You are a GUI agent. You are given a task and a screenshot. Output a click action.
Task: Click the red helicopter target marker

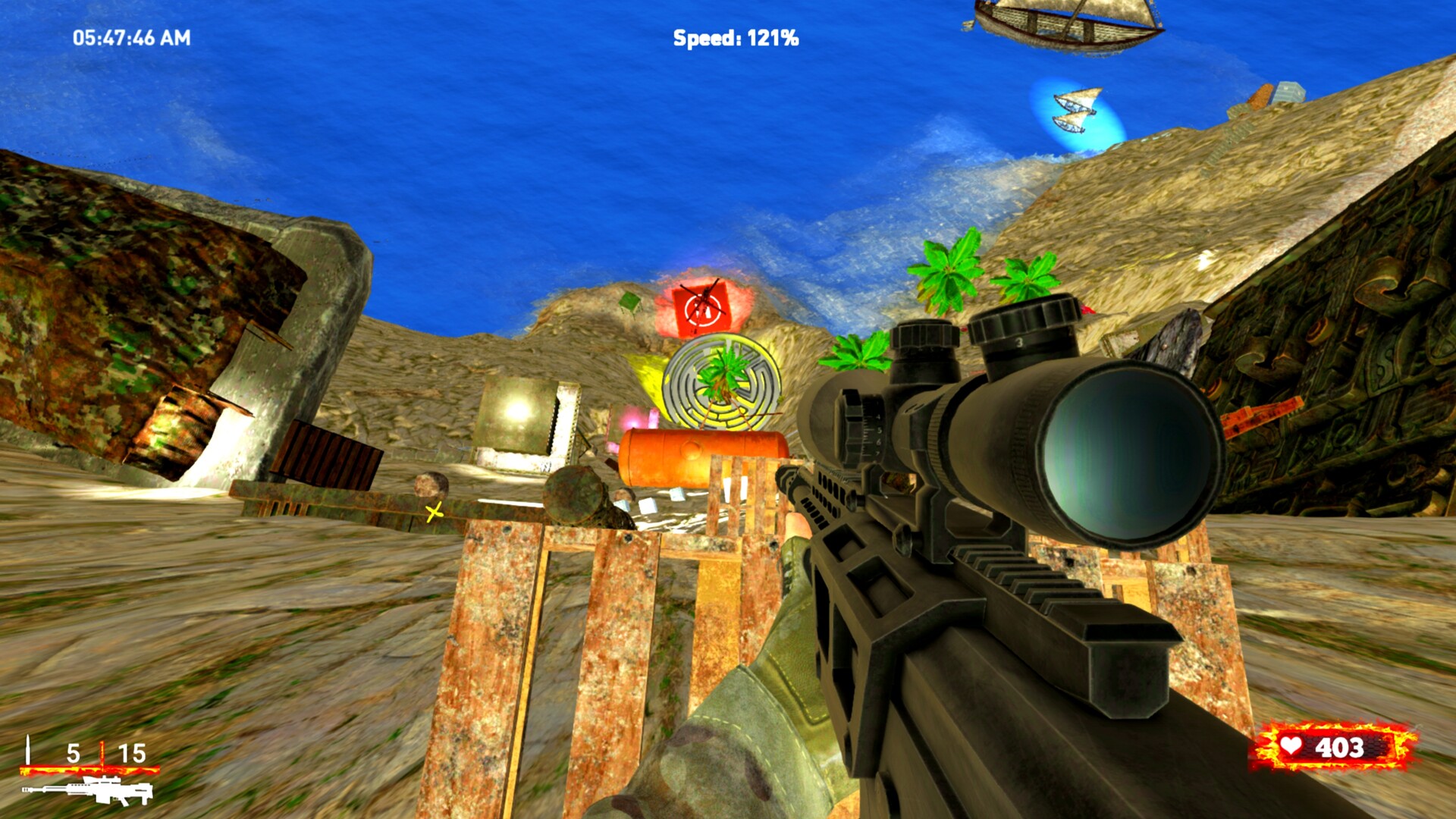701,306
